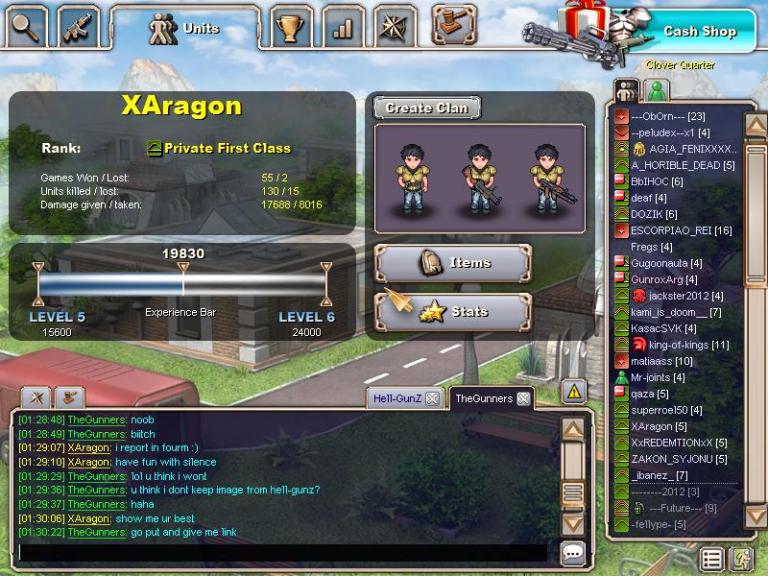The height and width of the screenshot is (576, 768).
Task: Click the gavel icon button
Action: (453, 25)
